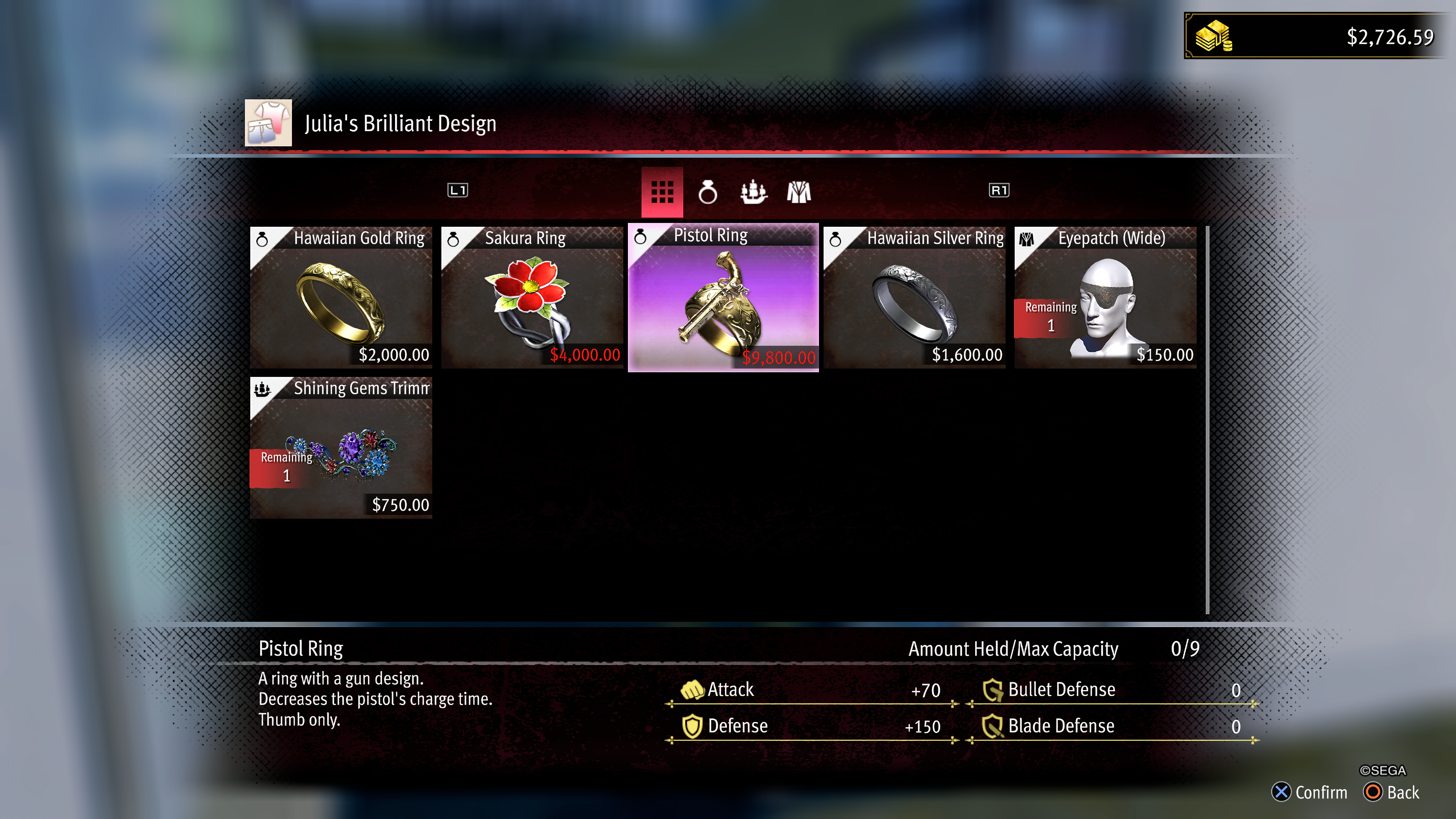Pick the Hawaiian Silver Ring item
The image size is (1456, 819).
point(914,298)
